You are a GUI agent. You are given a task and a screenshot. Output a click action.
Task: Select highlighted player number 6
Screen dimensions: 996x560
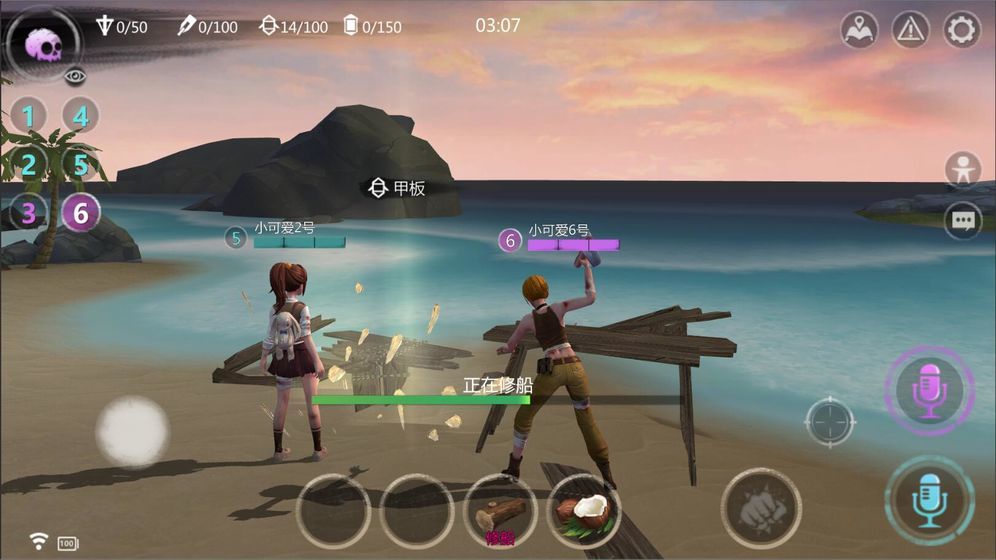[x=80, y=212]
